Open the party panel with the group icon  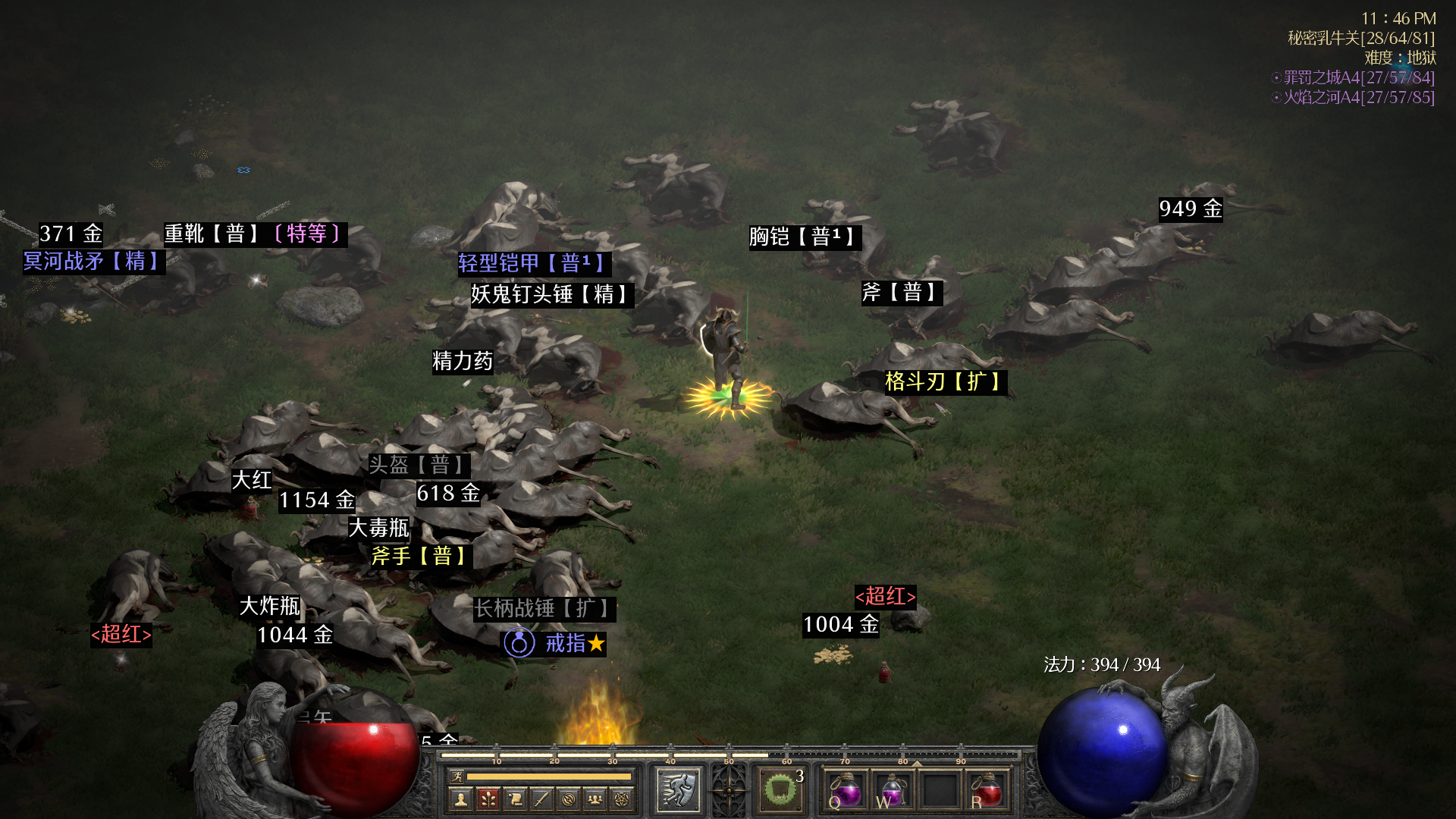(x=595, y=799)
